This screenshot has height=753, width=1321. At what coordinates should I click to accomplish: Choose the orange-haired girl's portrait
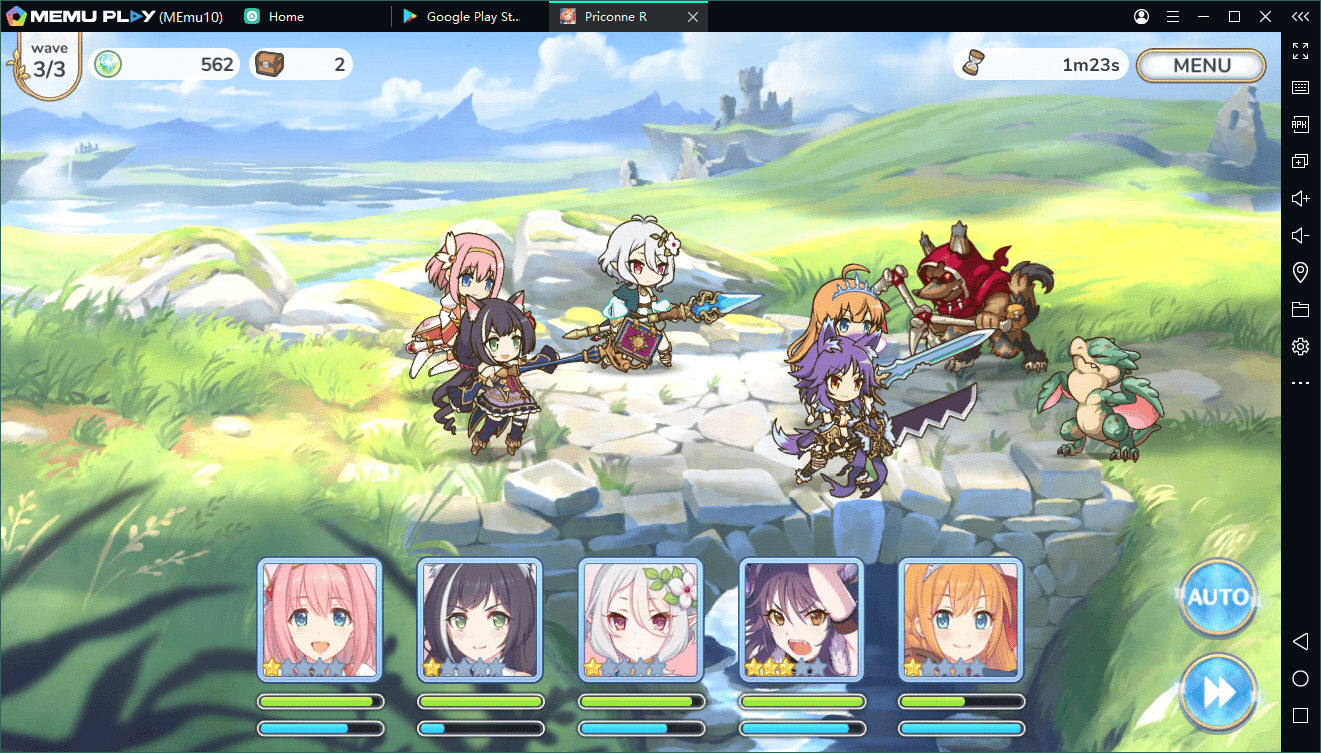(961, 620)
